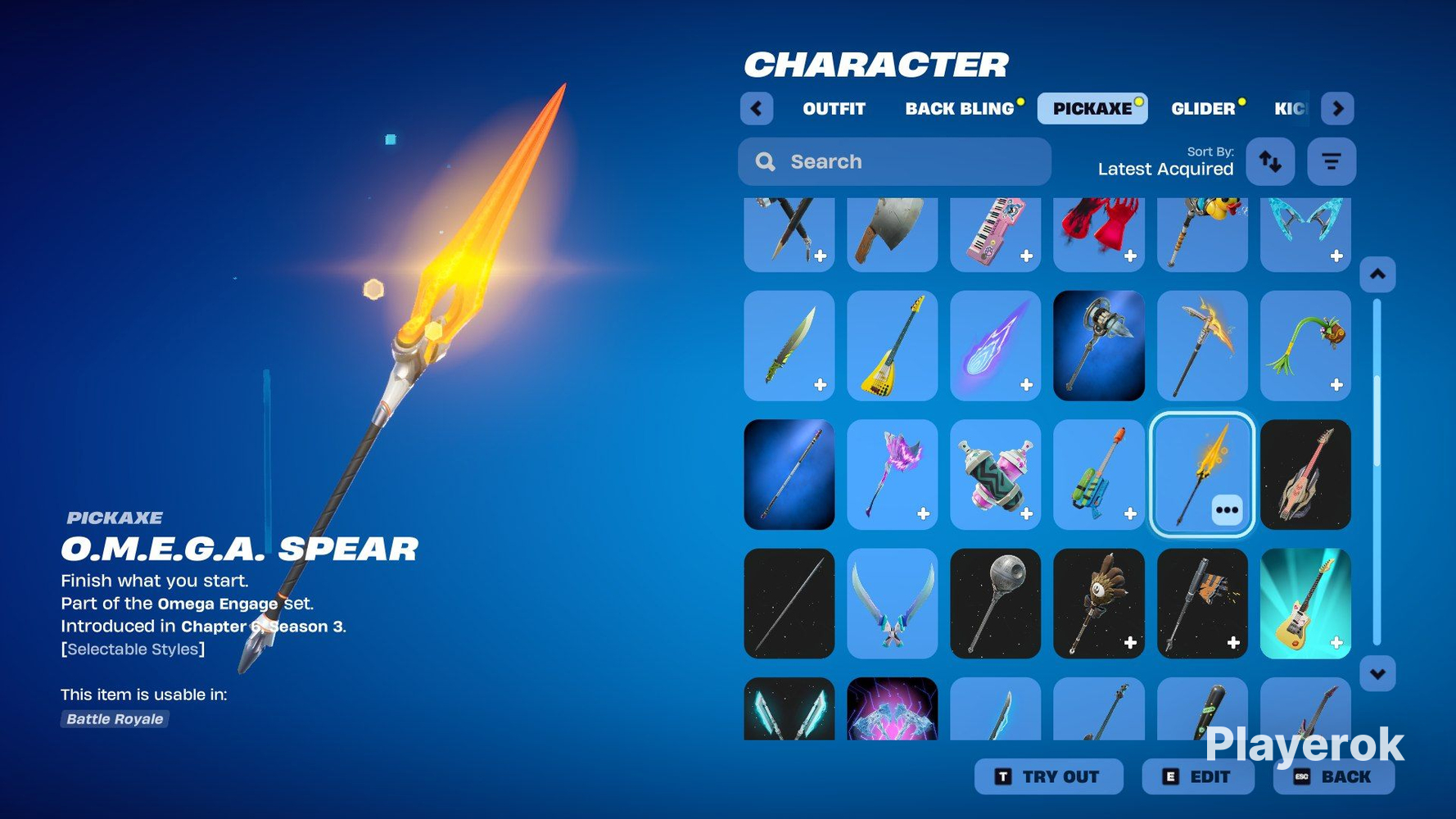Show next categories with right arrow
1456x819 pixels.
1337,109
